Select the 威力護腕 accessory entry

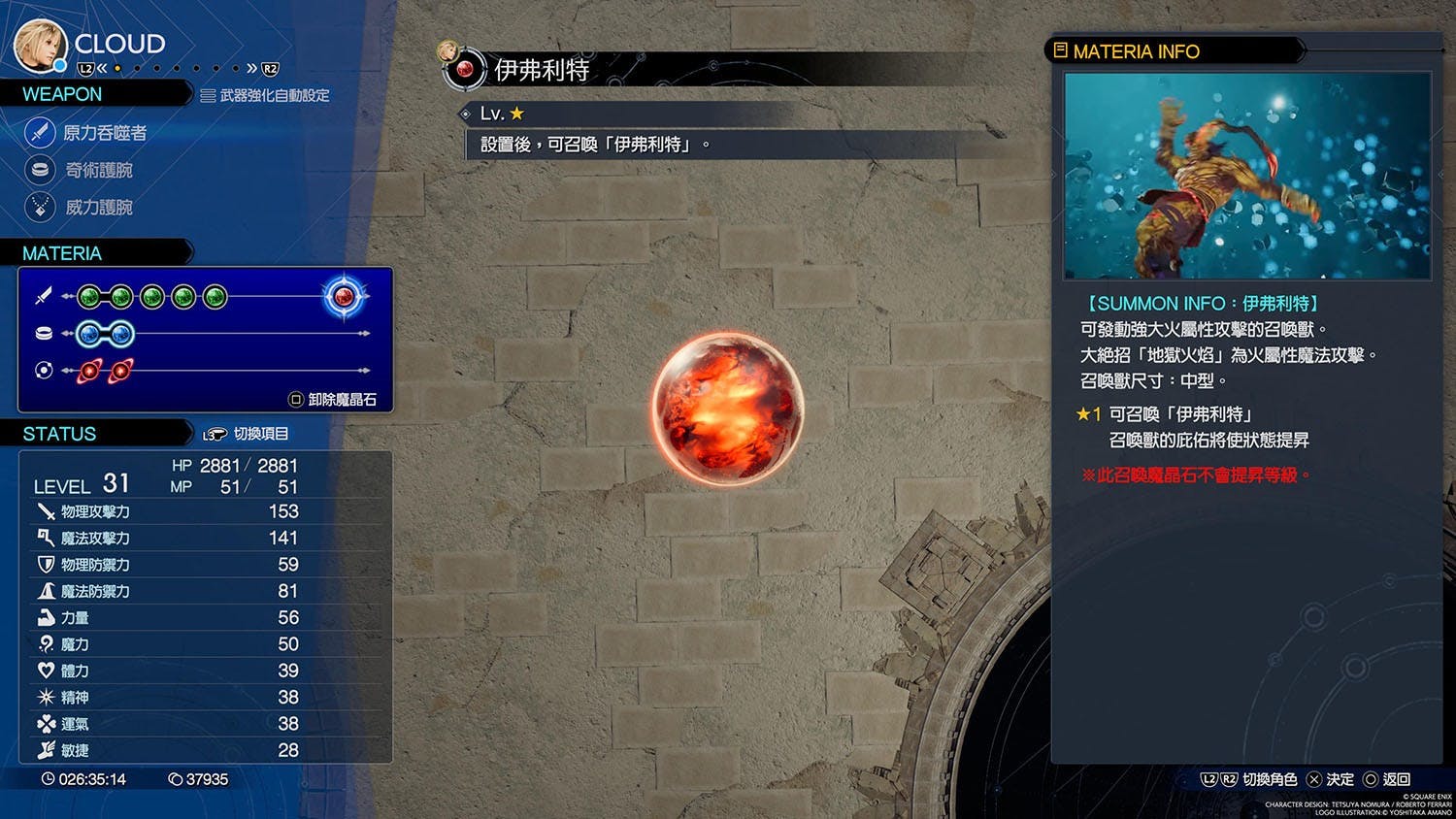point(98,208)
